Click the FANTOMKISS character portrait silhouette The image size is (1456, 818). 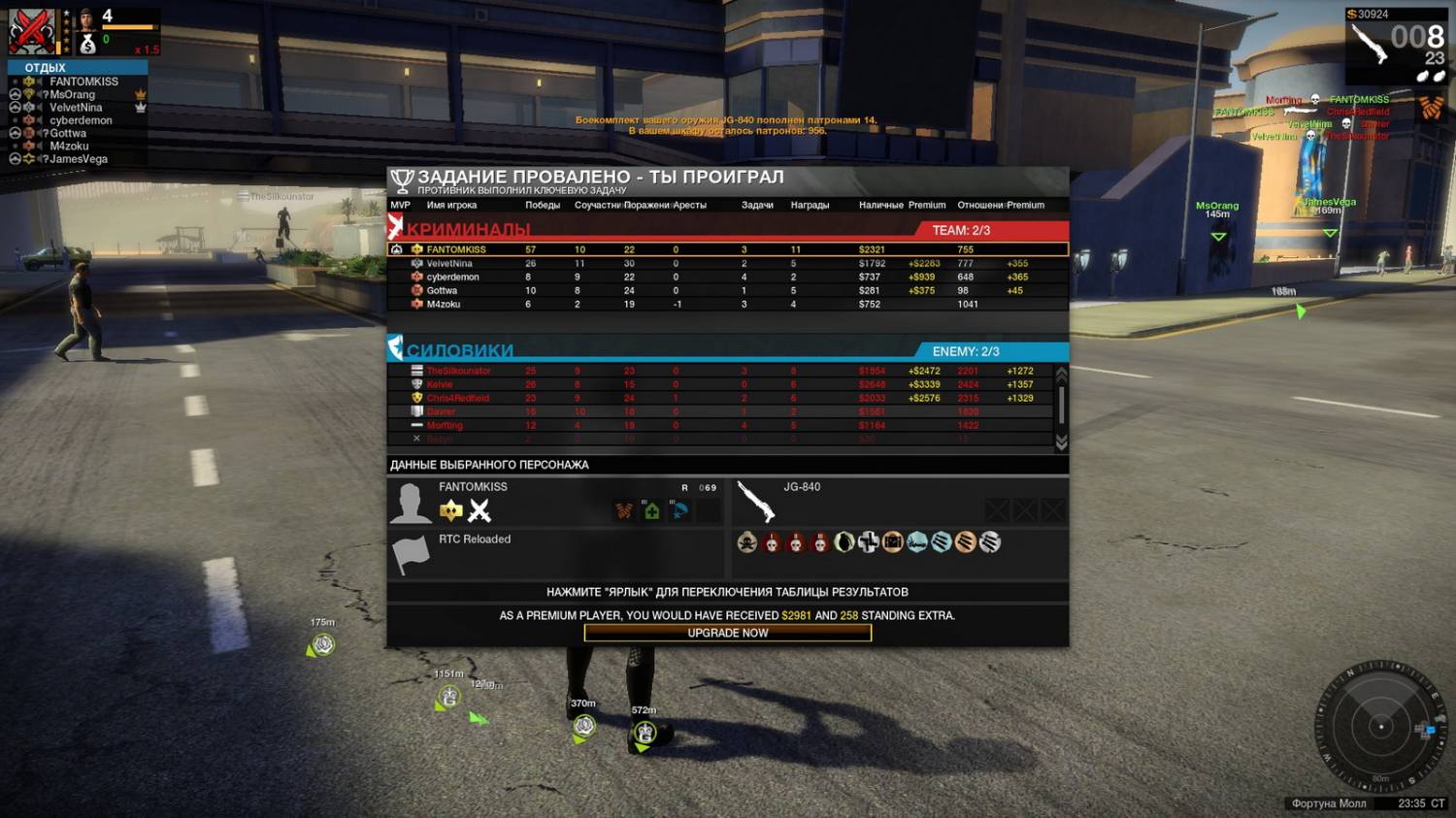click(410, 504)
